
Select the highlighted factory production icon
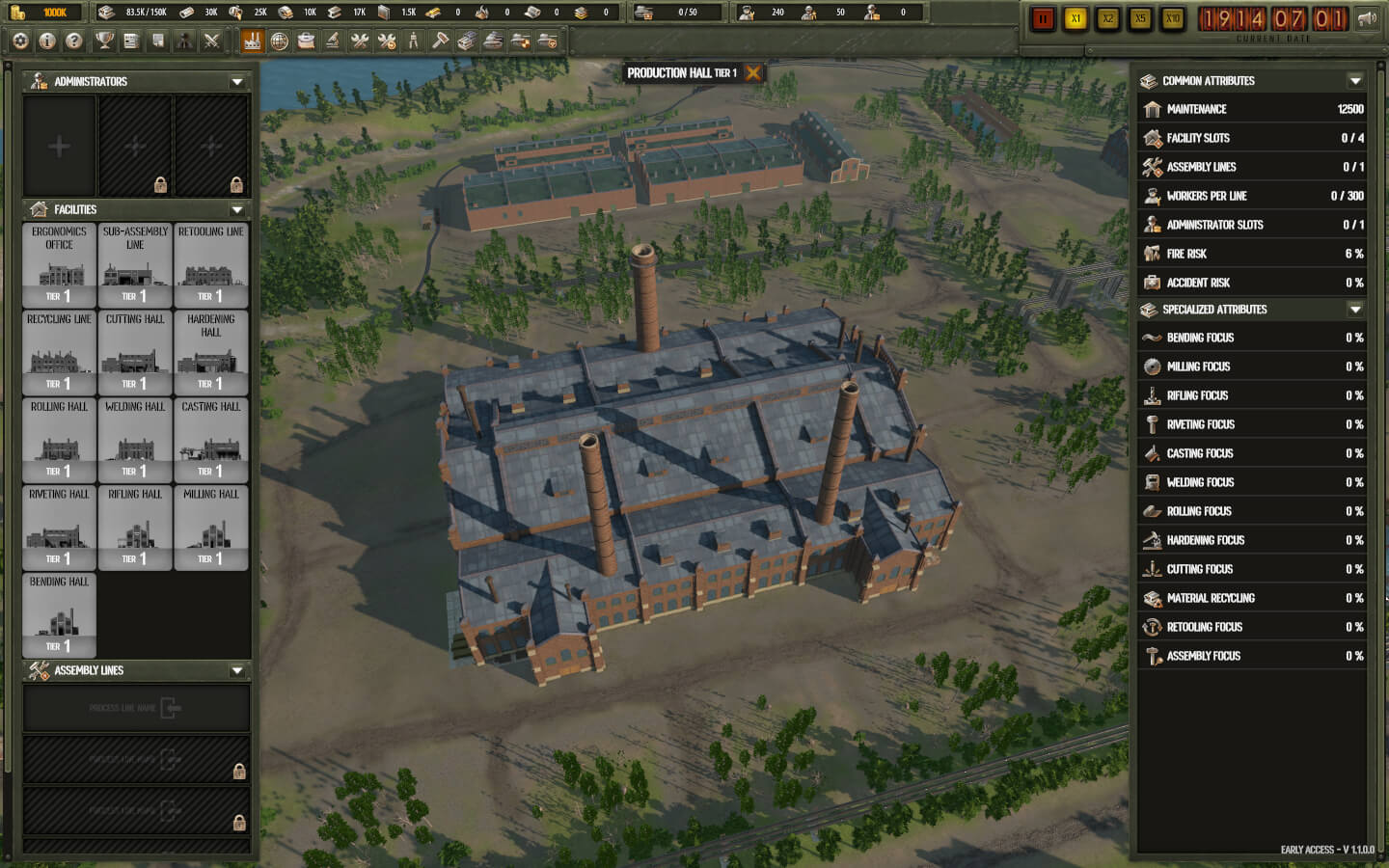coord(254,41)
